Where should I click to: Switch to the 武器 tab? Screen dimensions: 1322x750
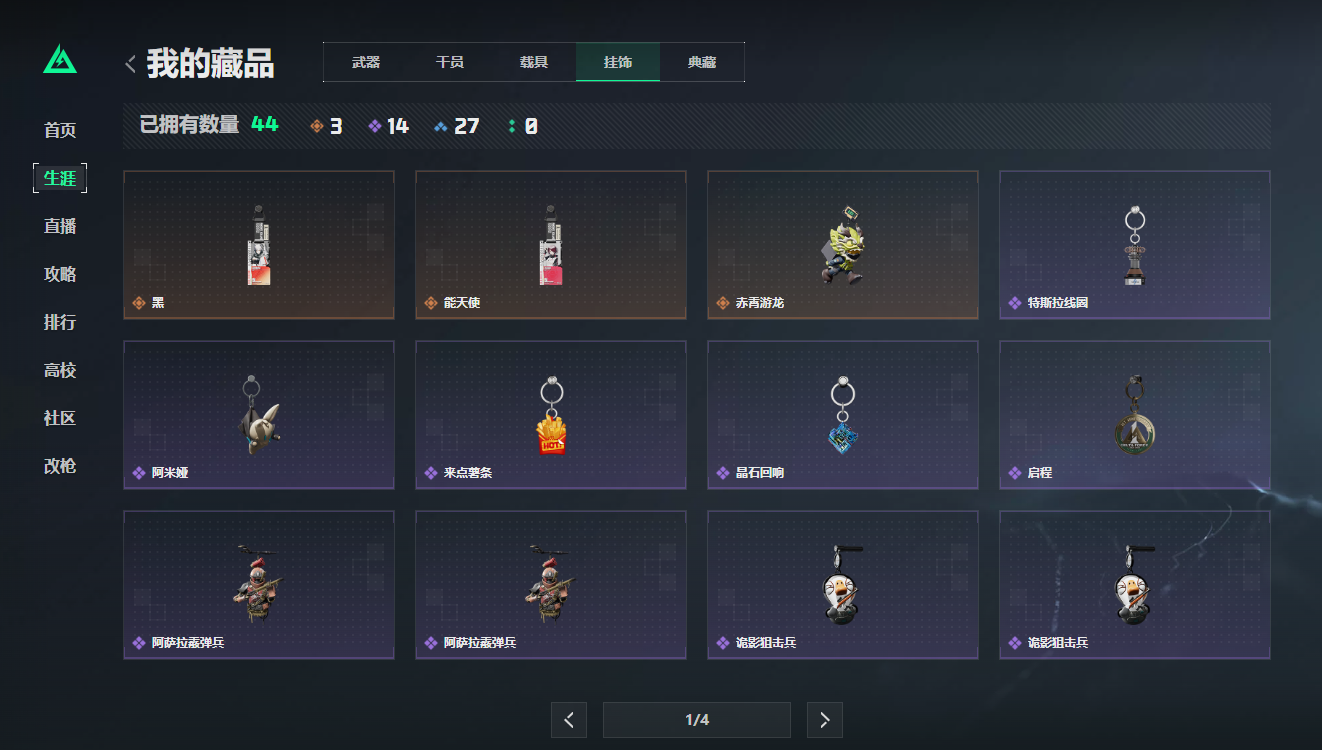[x=365, y=61]
